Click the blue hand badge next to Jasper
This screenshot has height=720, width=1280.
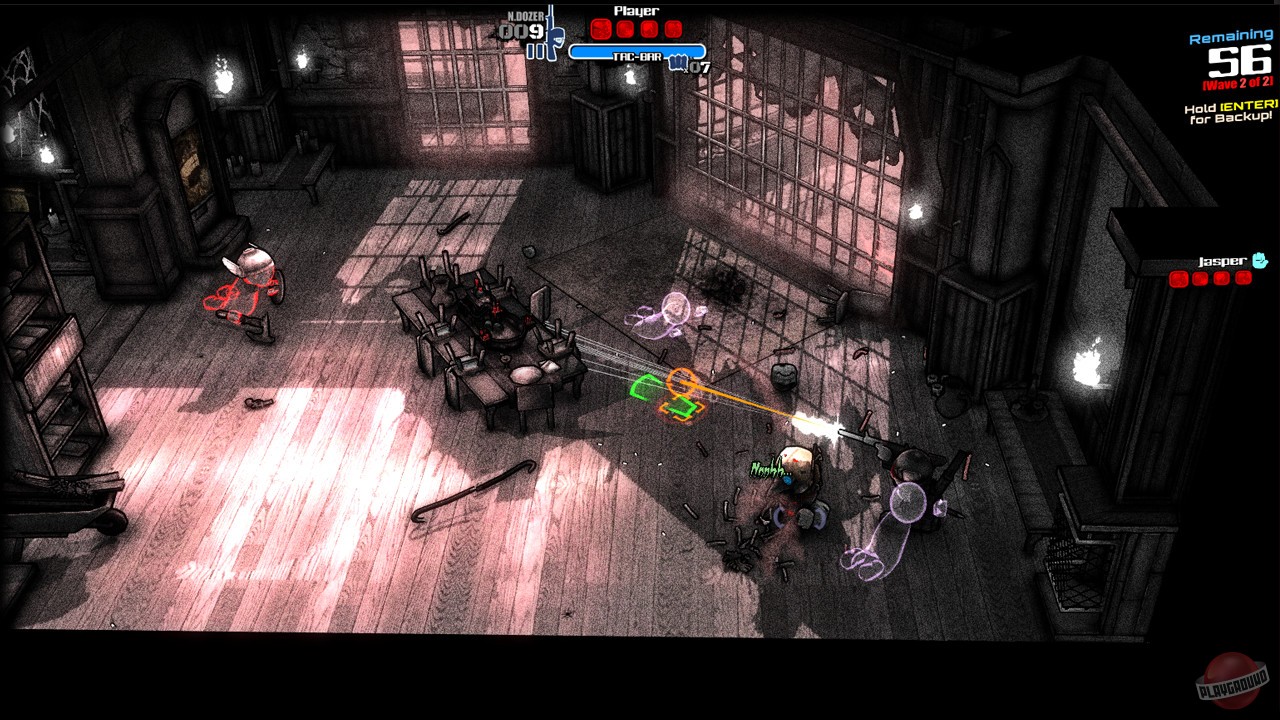[x=1260, y=260]
